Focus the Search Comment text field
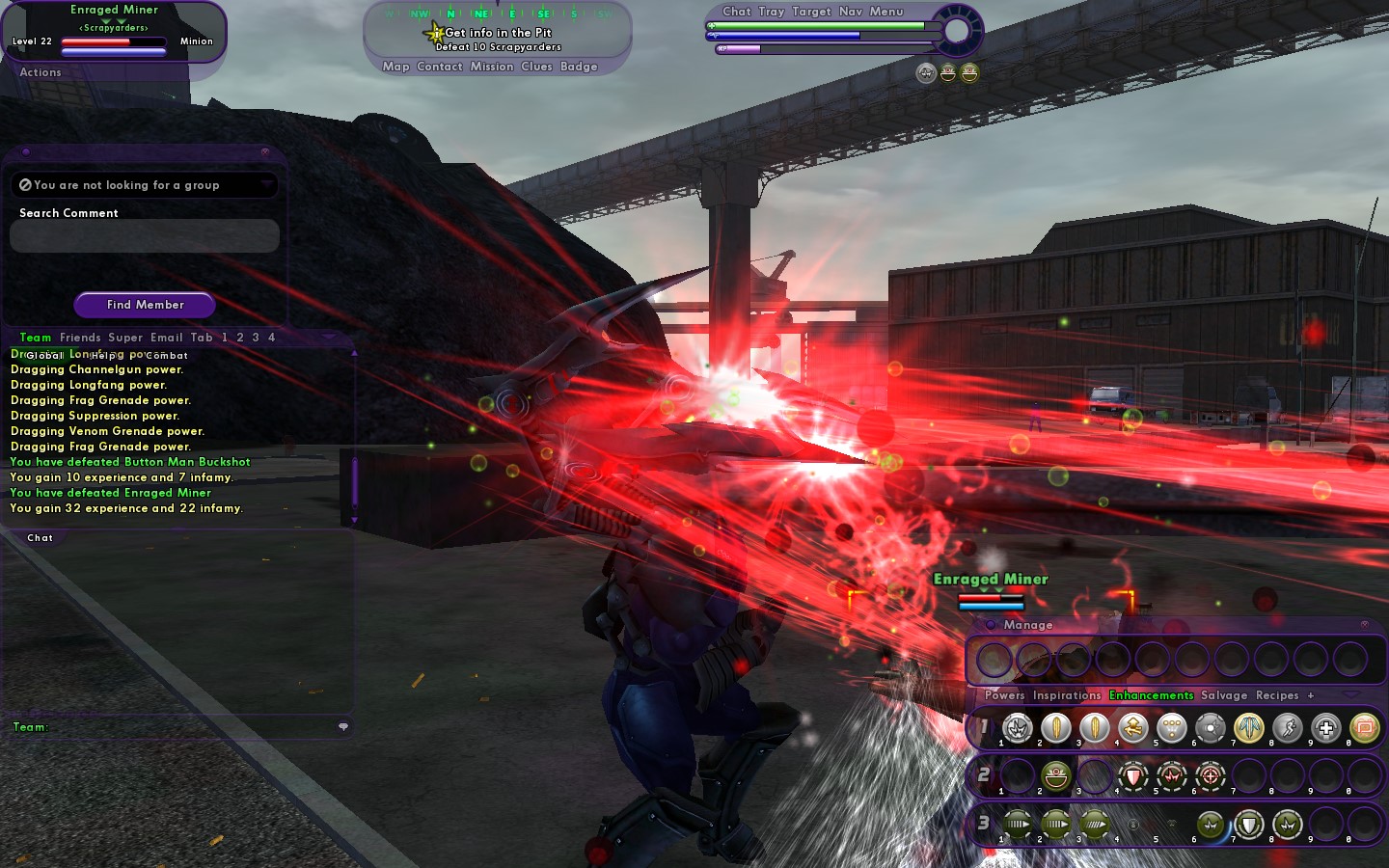This screenshot has height=868, width=1389. (x=145, y=236)
